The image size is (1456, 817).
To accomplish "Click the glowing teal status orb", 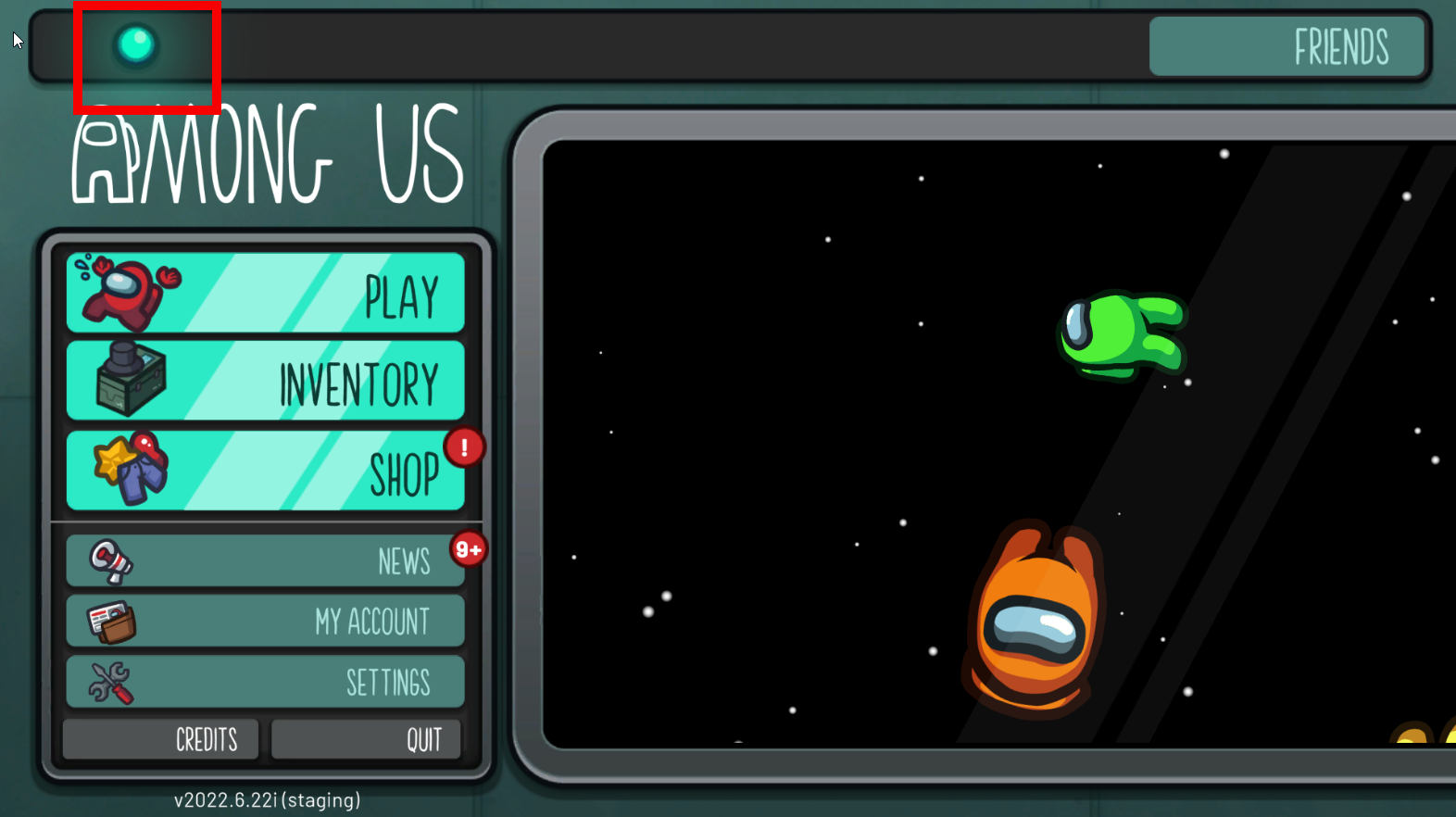I will click(x=136, y=44).
